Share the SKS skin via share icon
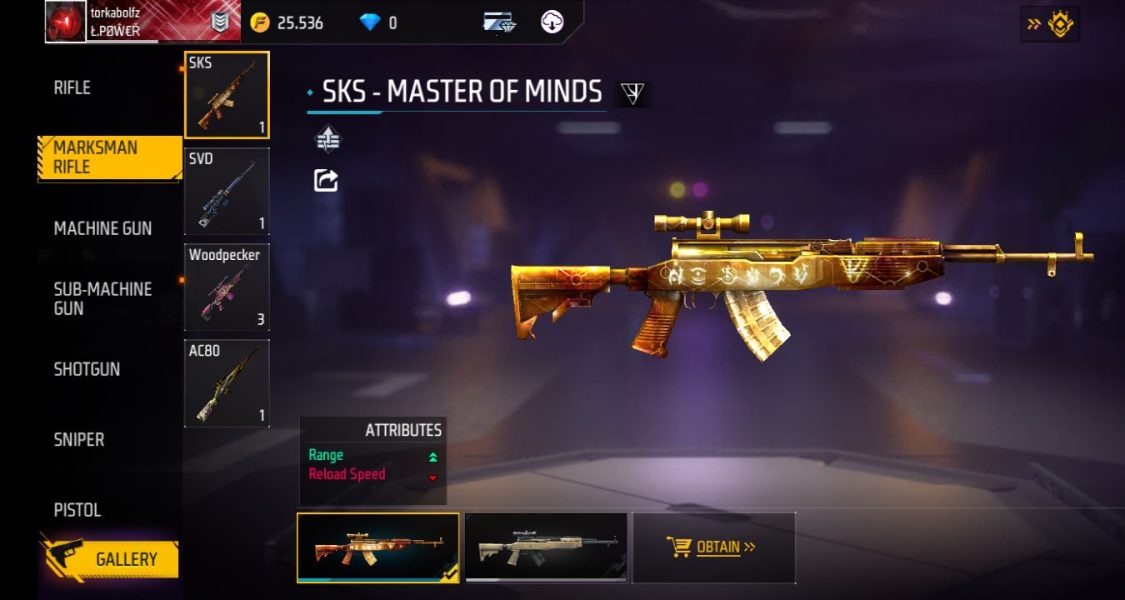The image size is (1125, 600). pos(327,180)
